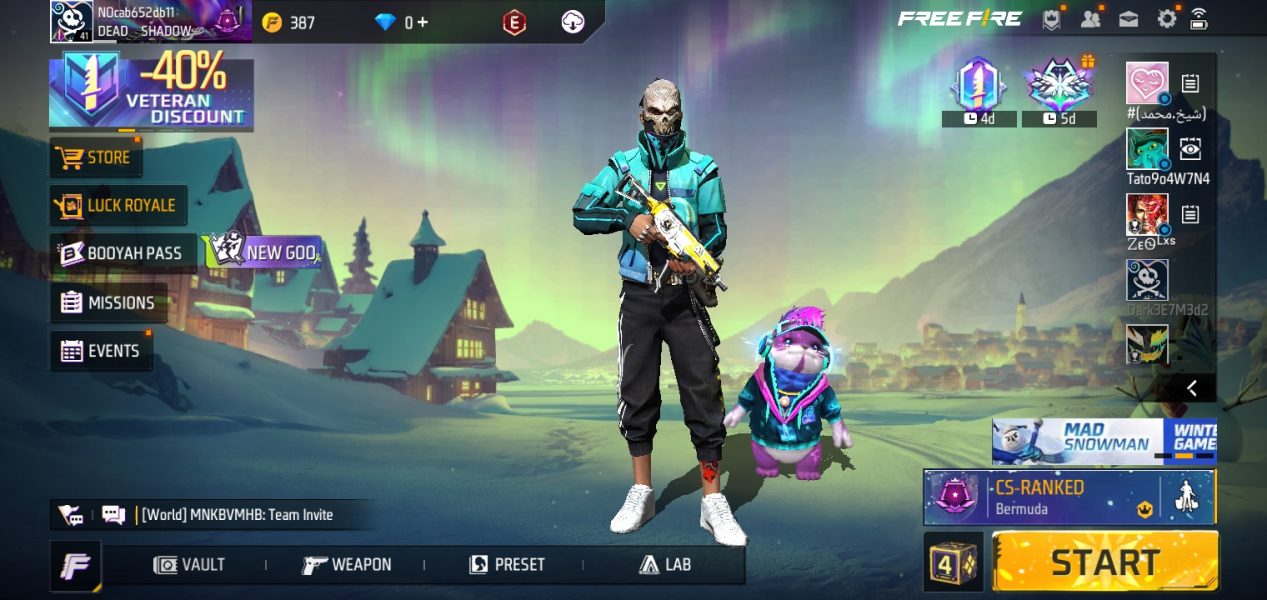Screen dimensions: 1267x600
Task: View the DEAD_SHADOW player profile
Action: 150,21
